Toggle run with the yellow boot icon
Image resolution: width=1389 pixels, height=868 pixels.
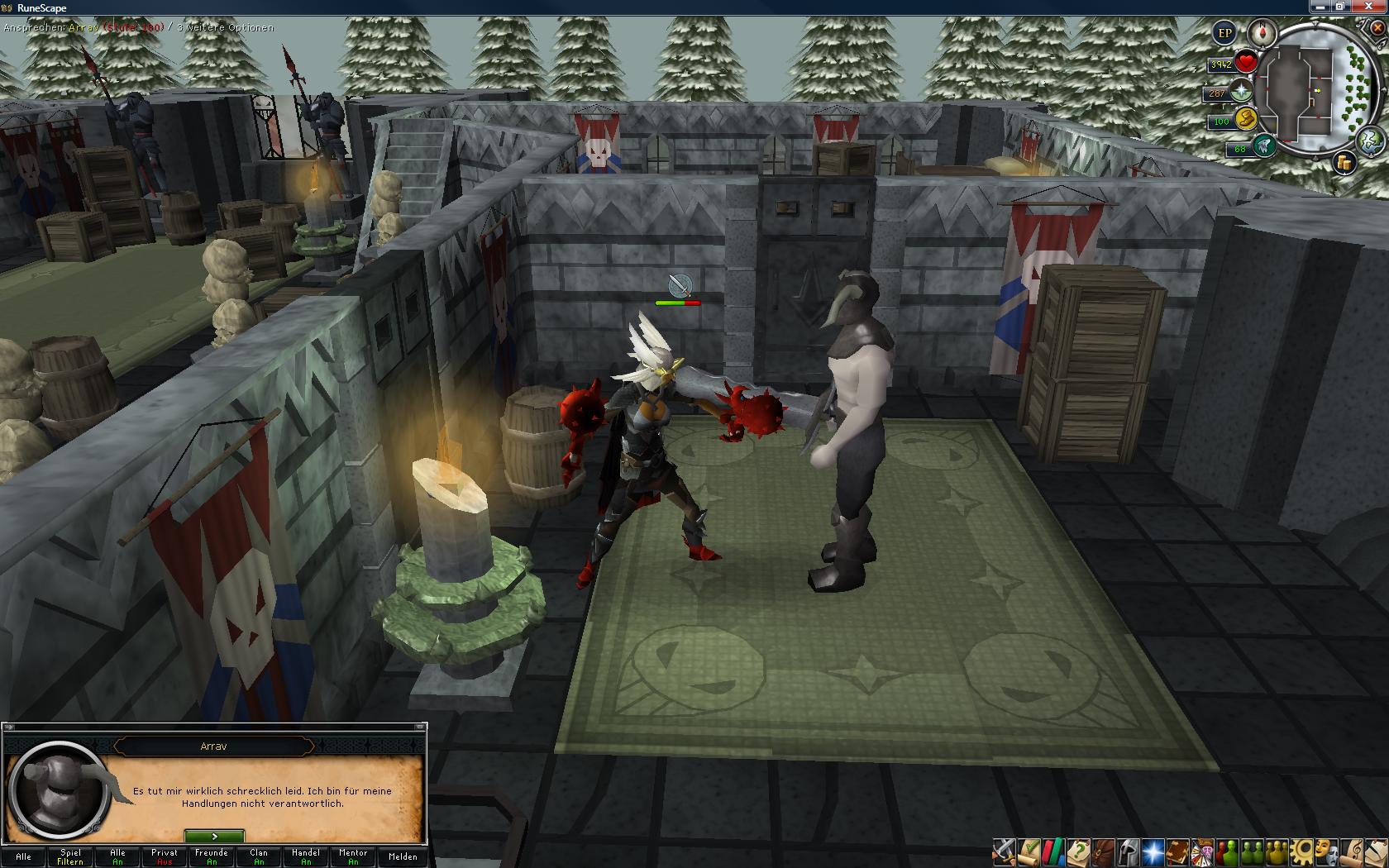(1245, 119)
